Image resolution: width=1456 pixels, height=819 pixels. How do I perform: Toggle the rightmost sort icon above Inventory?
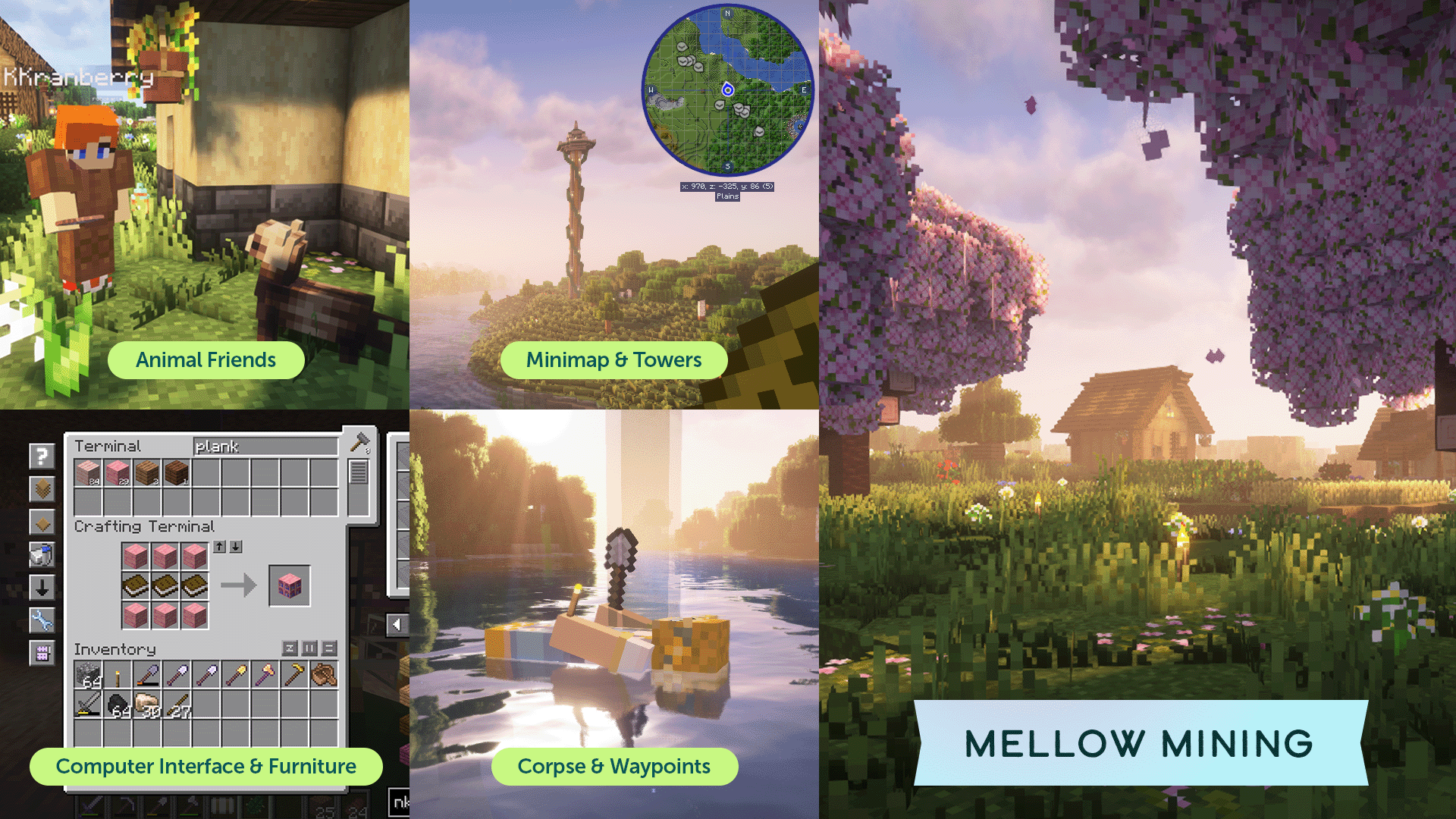[x=328, y=648]
